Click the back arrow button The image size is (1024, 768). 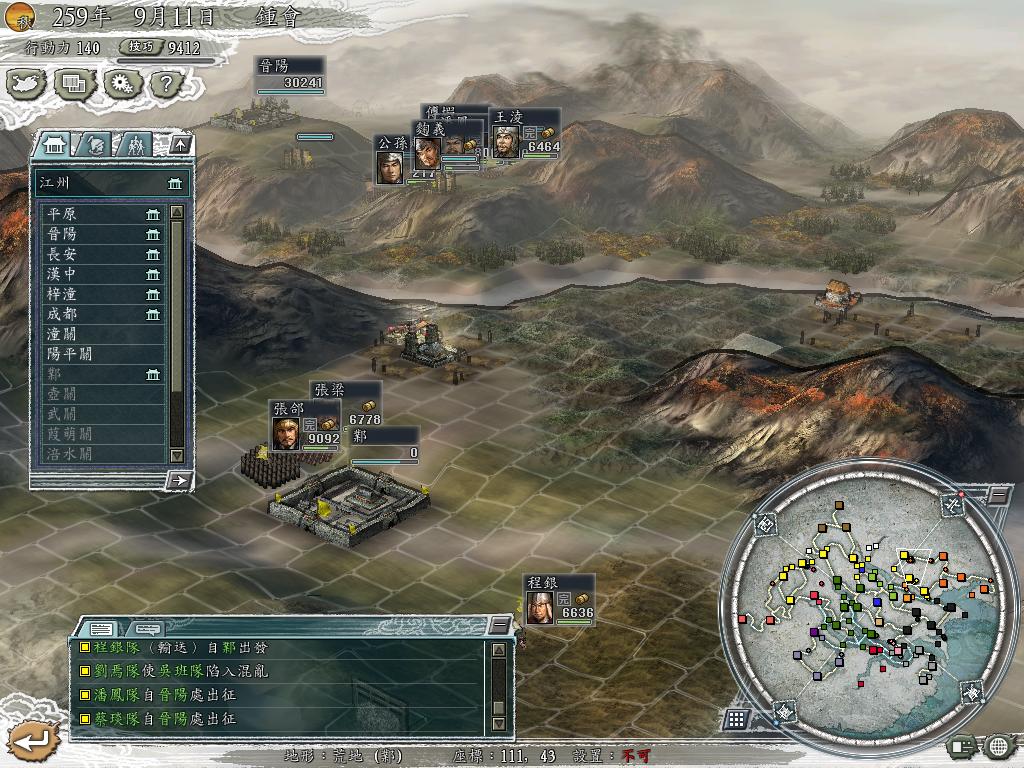tap(31, 741)
